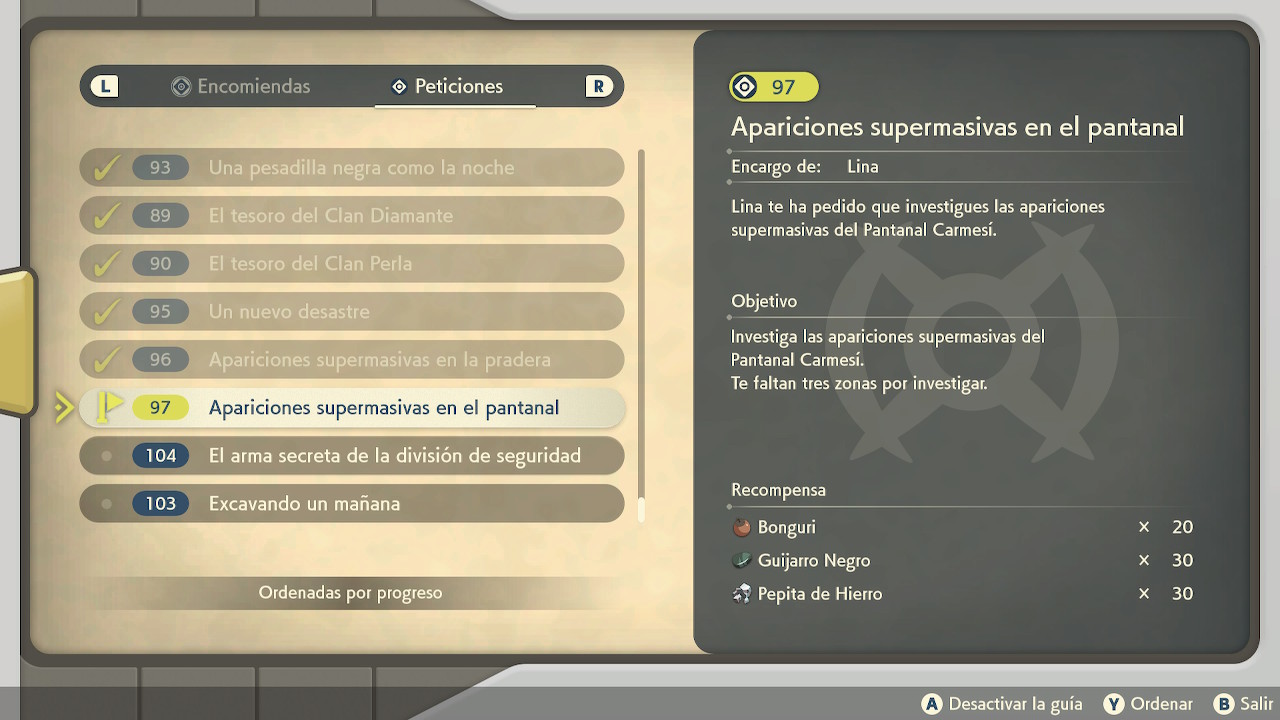Viewport: 1280px width, 720px height.
Task: Click the Ordenadas por progreso sort label
Action: click(x=350, y=593)
